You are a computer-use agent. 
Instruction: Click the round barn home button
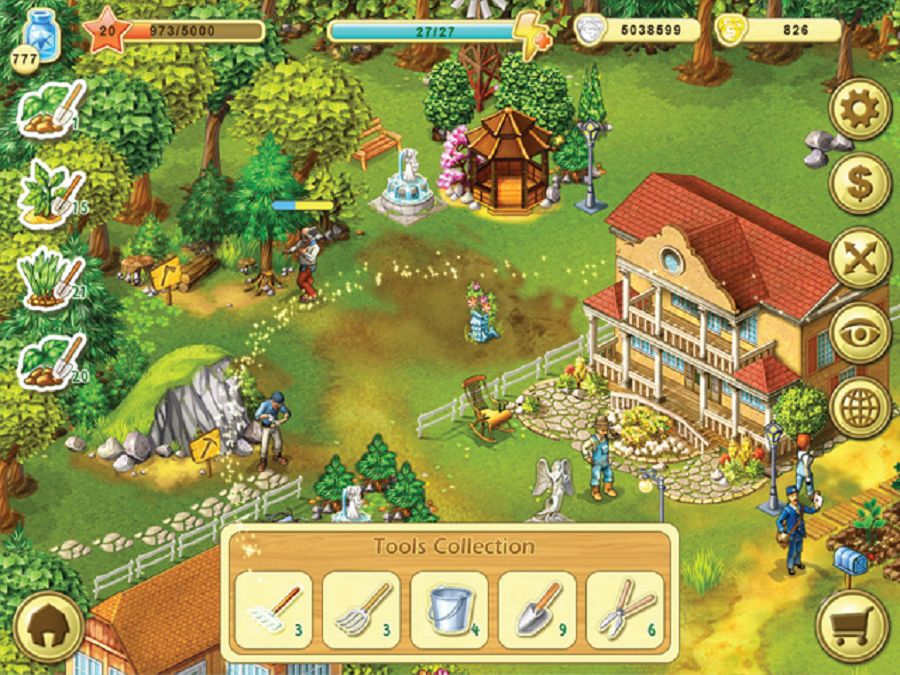(x=47, y=627)
